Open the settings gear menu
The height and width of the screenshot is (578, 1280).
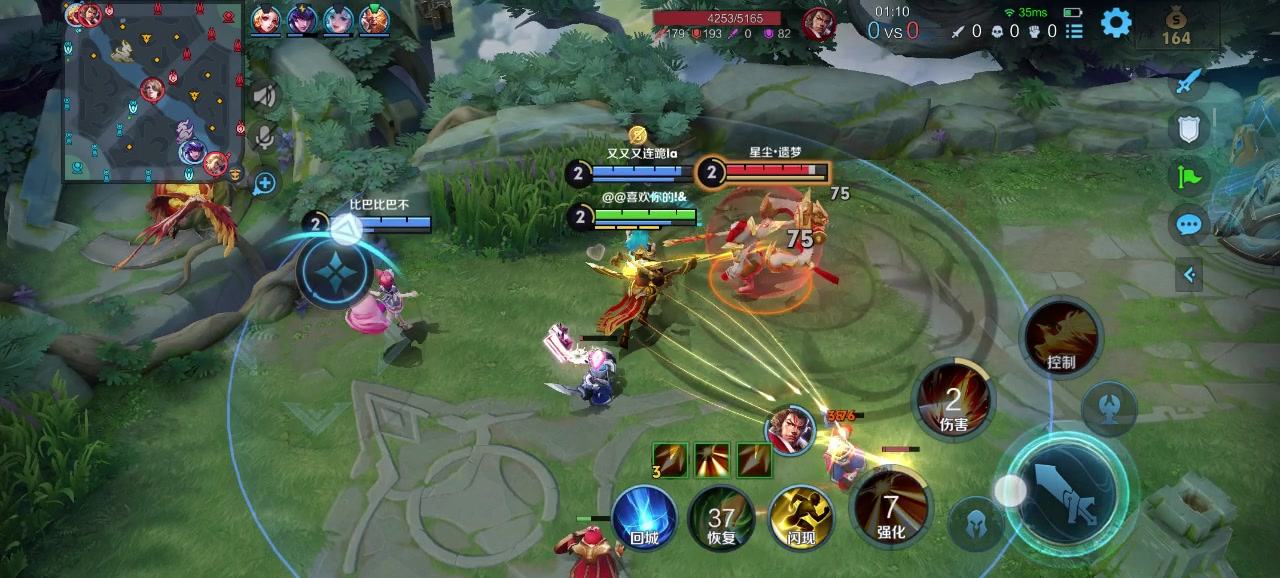(x=1116, y=22)
